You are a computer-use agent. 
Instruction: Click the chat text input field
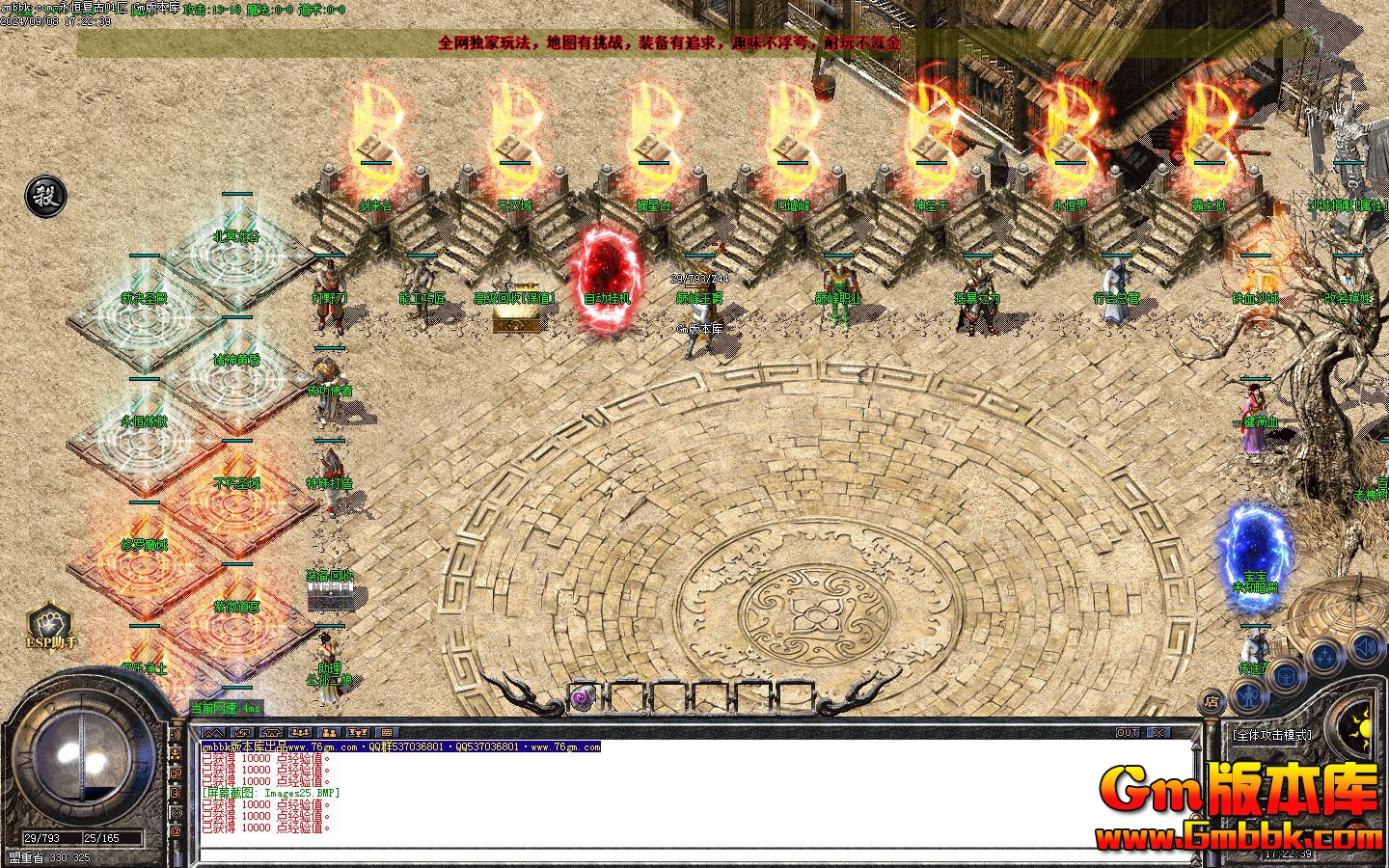pyautogui.click(x=694, y=854)
